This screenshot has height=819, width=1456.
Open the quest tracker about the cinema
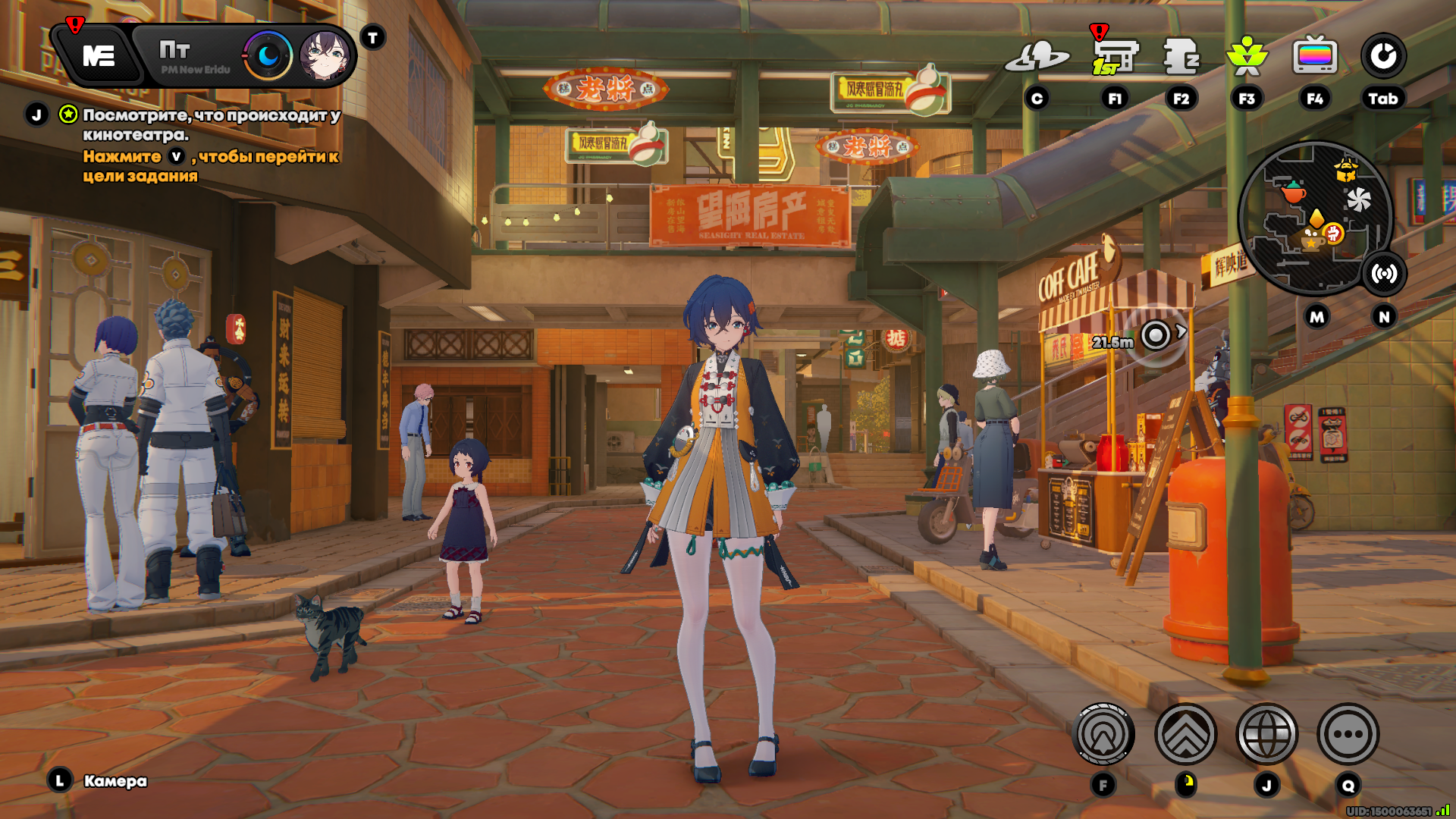point(211,125)
